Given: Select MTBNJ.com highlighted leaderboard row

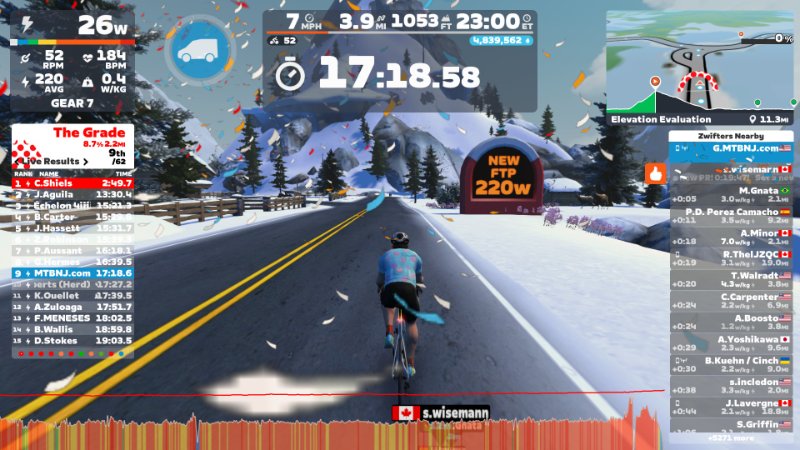Looking at the screenshot, I should point(72,272).
